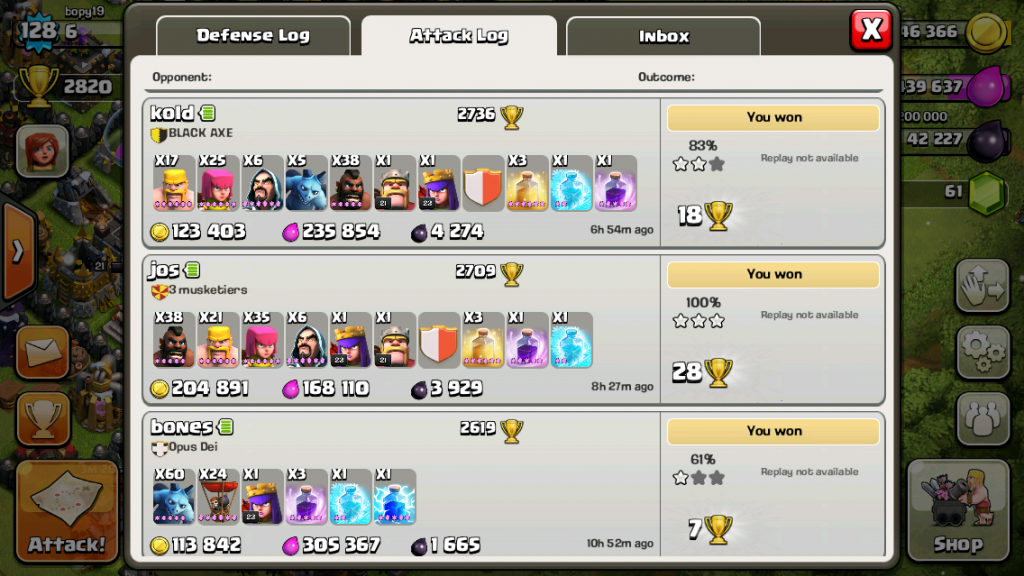The width and height of the screenshot is (1024, 576).
Task: Open the Shop
Action: pyautogui.click(x=958, y=510)
